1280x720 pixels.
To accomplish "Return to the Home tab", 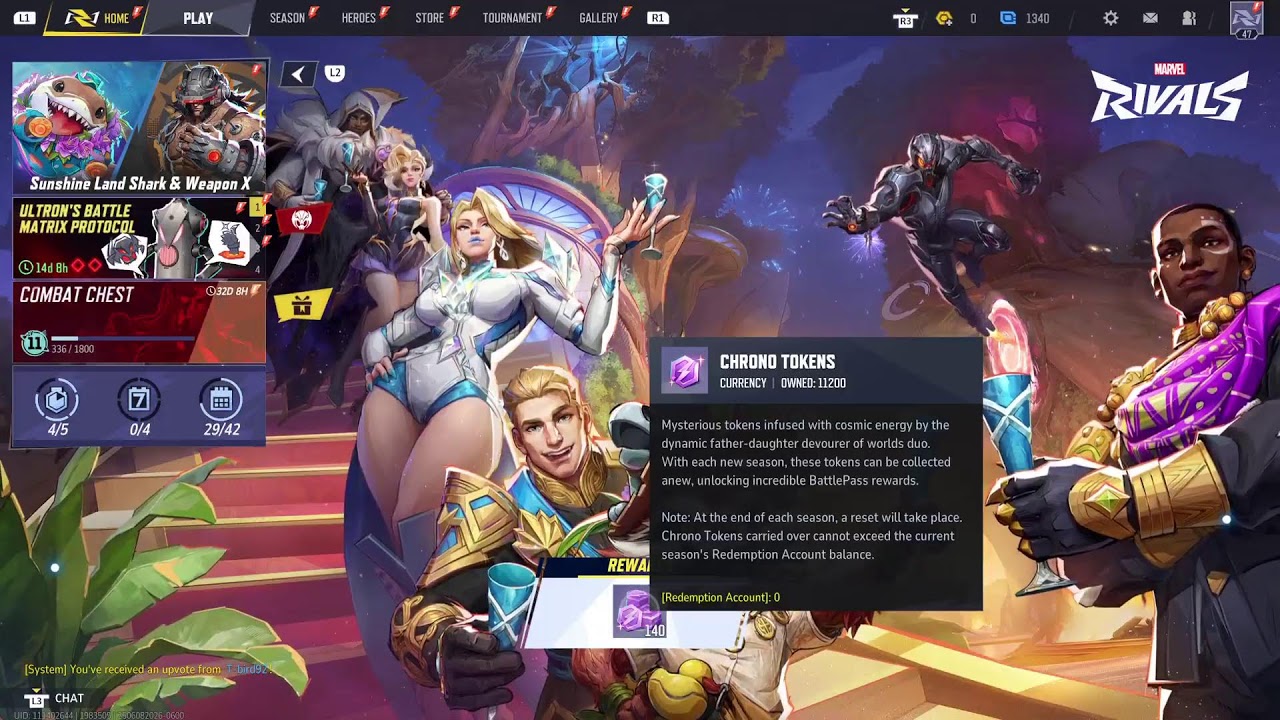I will pos(105,18).
